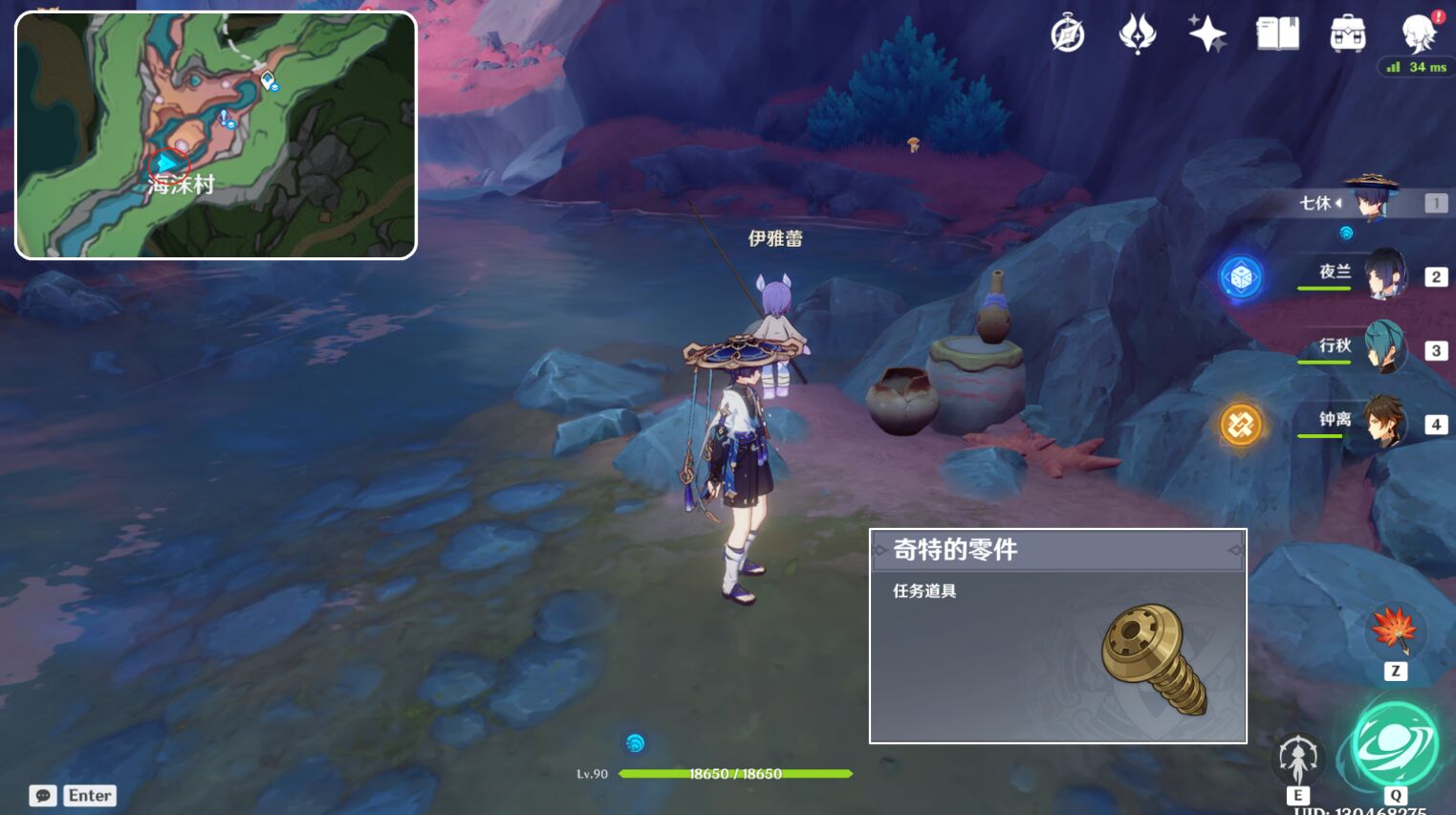Click the elemental skill E aiming icon

[1296, 755]
